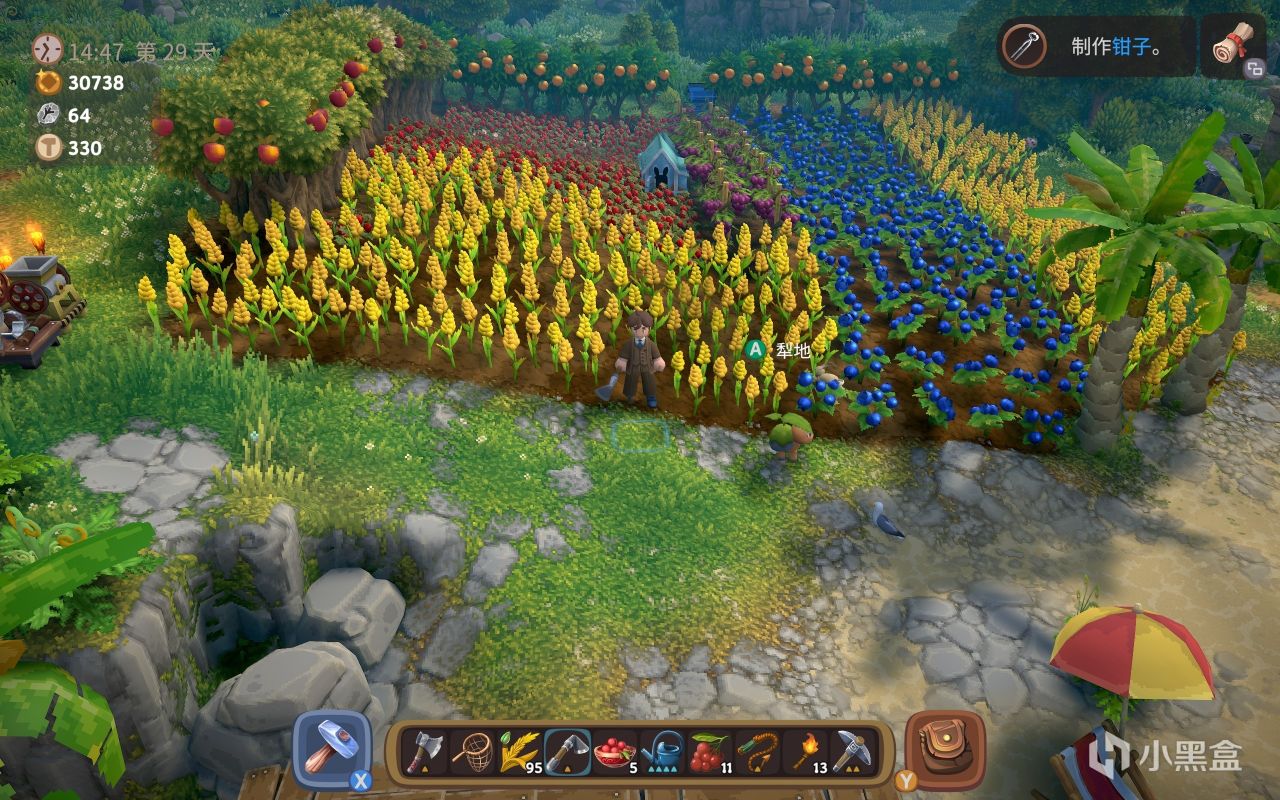
Task: Click the 制作钳子 quest tracker
Action: click(x=1097, y=46)
